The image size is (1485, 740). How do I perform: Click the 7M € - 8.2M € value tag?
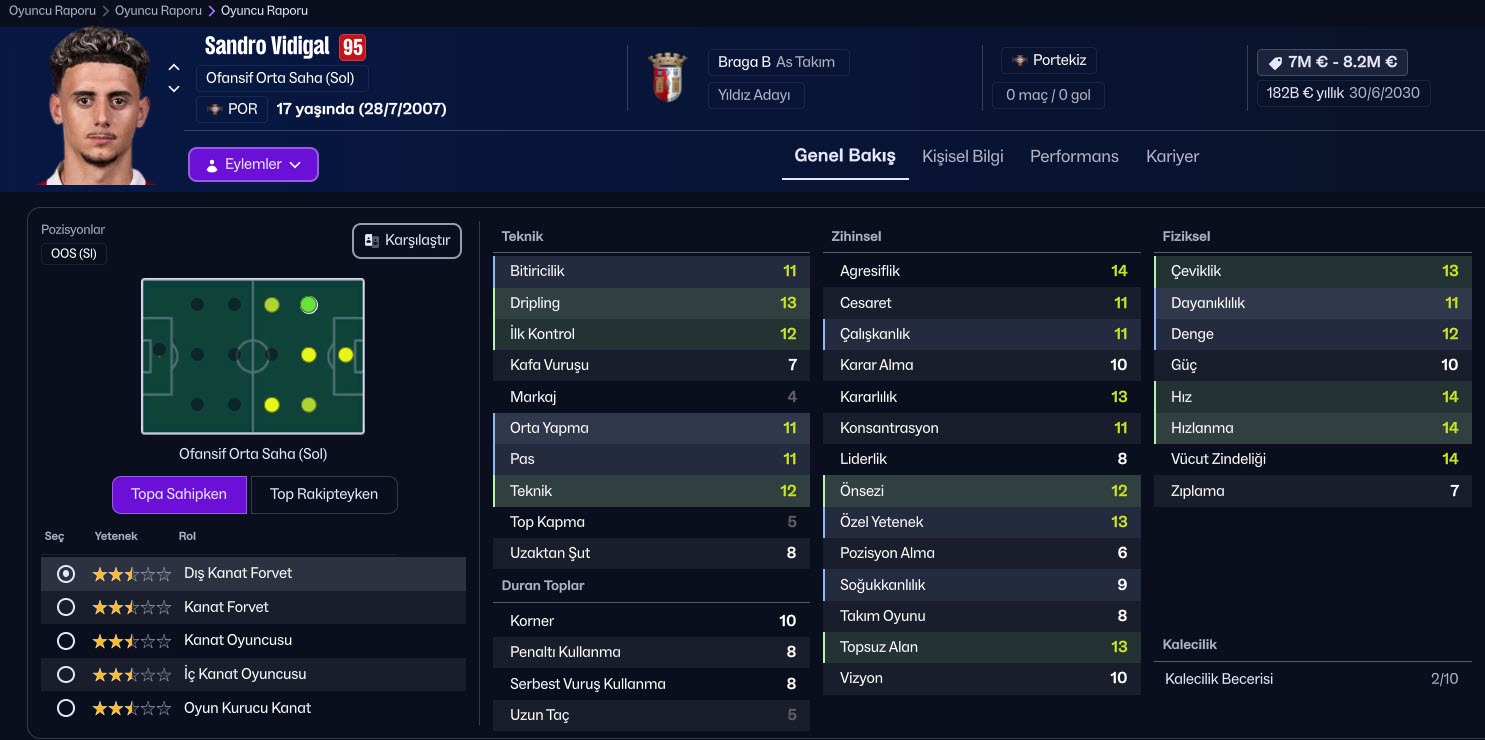coord(1332,62)
